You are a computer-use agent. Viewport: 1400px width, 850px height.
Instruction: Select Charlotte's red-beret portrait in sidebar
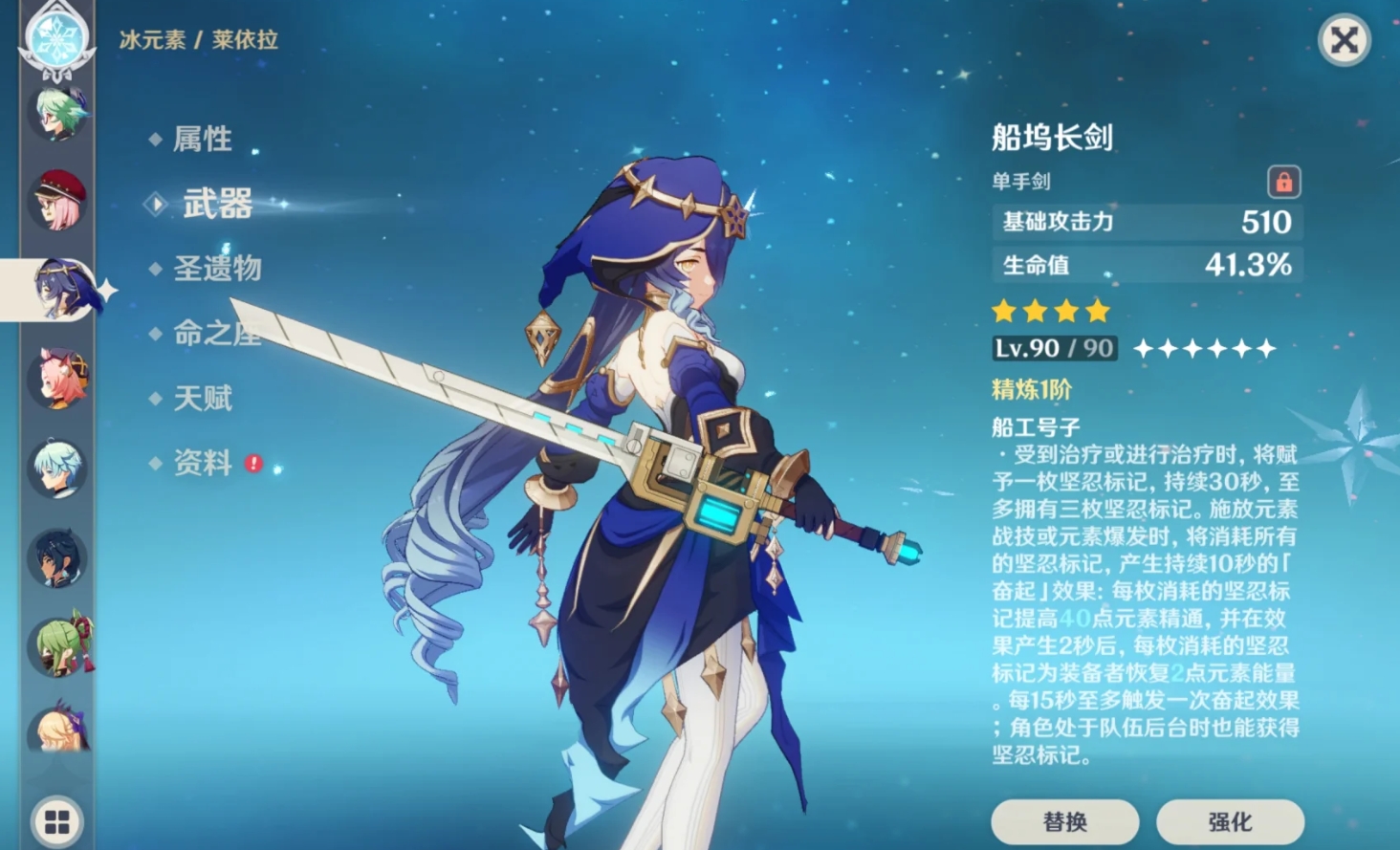coord(57,198)
